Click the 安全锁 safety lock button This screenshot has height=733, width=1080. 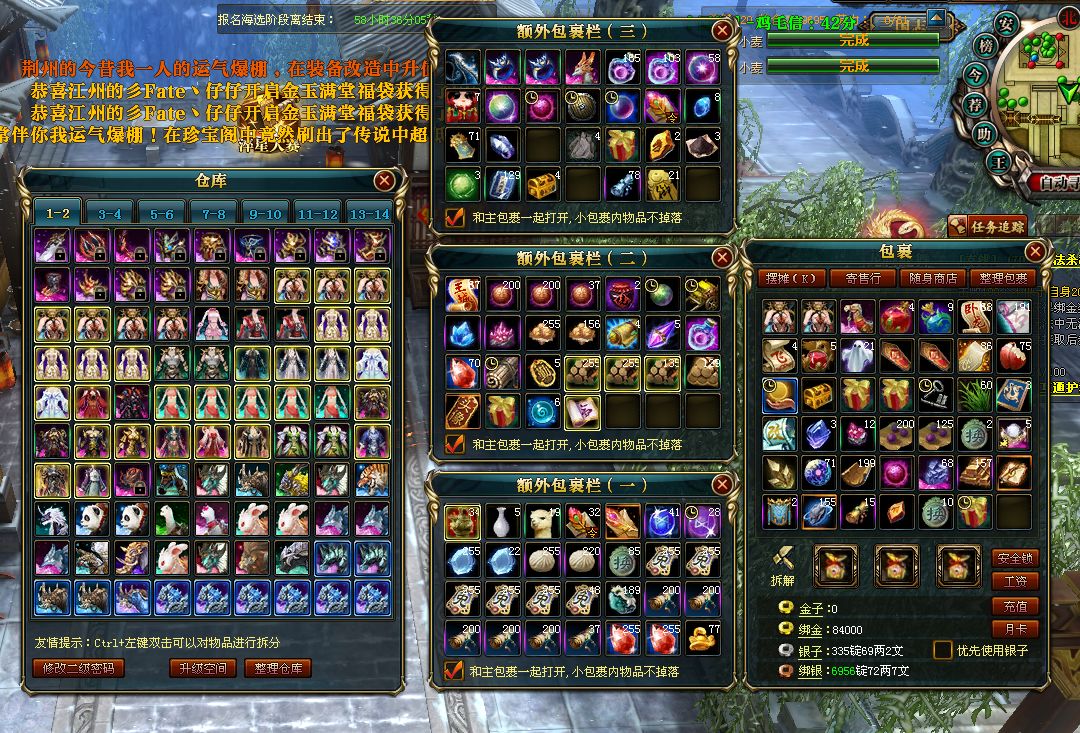click(x=1013, y=558)
